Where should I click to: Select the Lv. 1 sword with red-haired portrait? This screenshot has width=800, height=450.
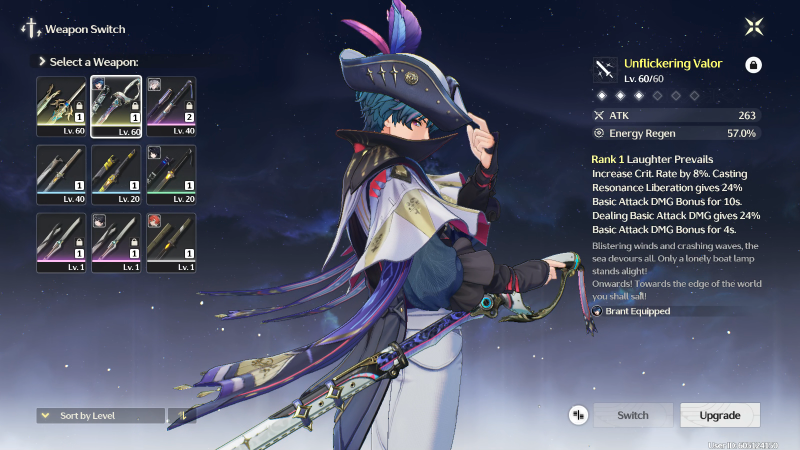(x=171, y=242)
